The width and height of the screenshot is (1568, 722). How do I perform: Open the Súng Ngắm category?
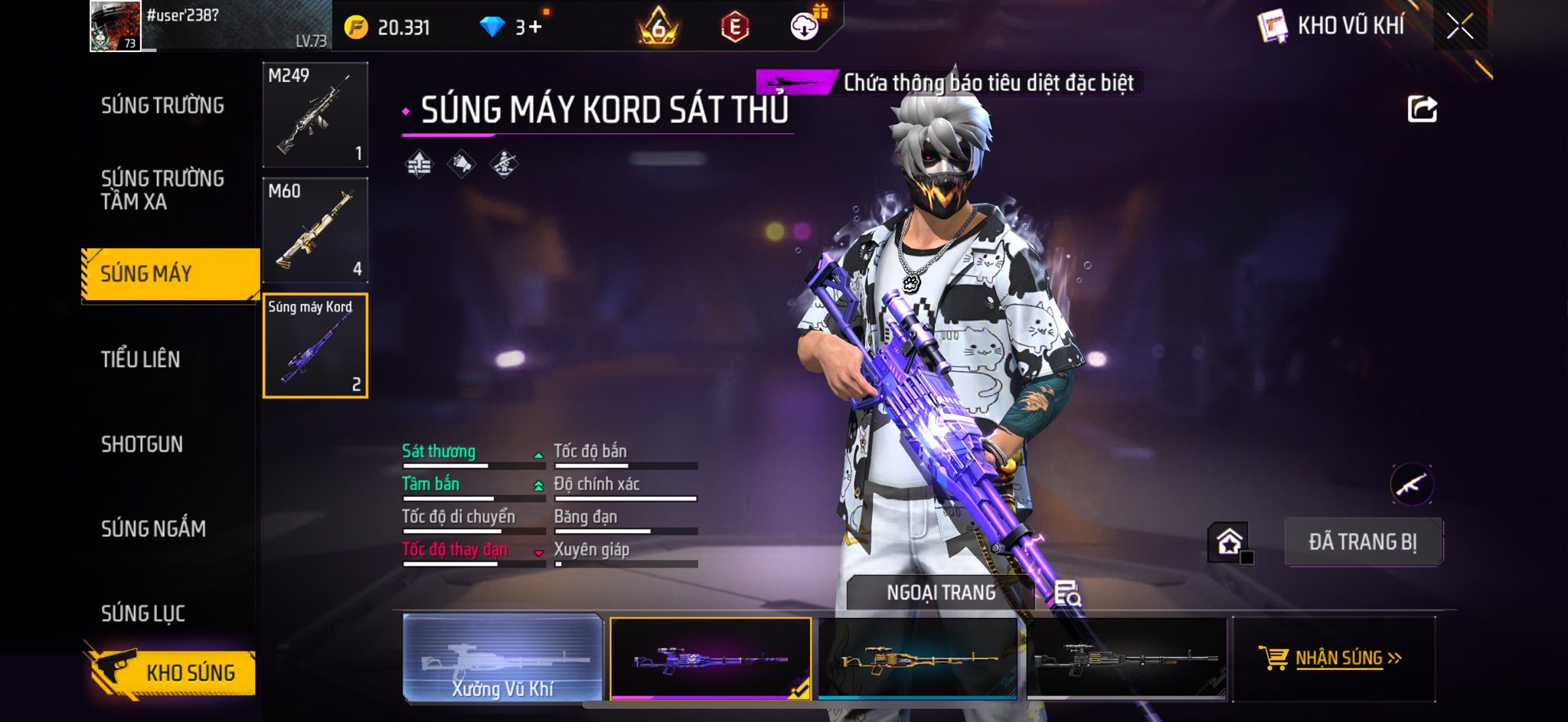[x=153, y=528]
